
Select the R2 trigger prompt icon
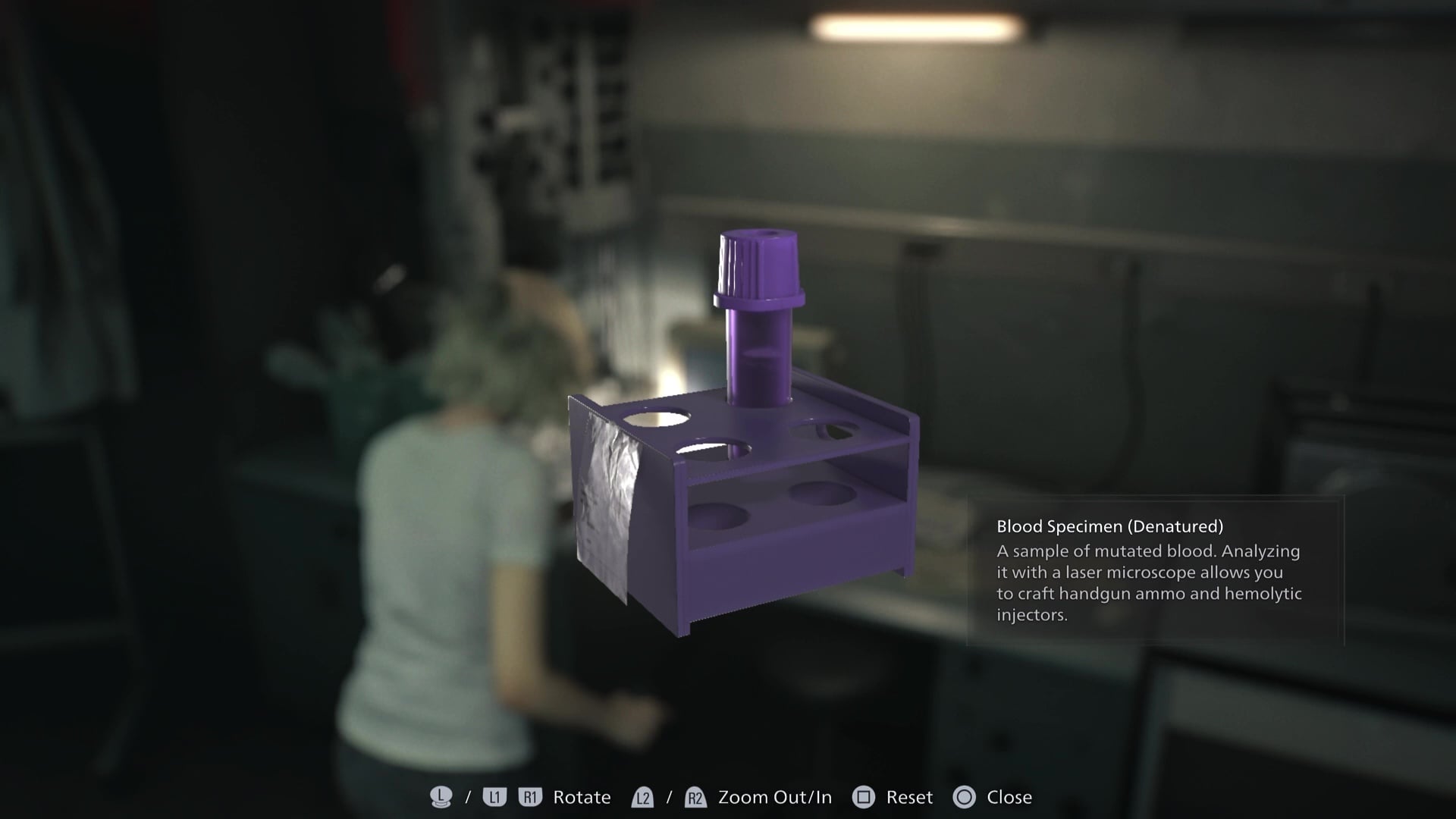coord(695,797)
